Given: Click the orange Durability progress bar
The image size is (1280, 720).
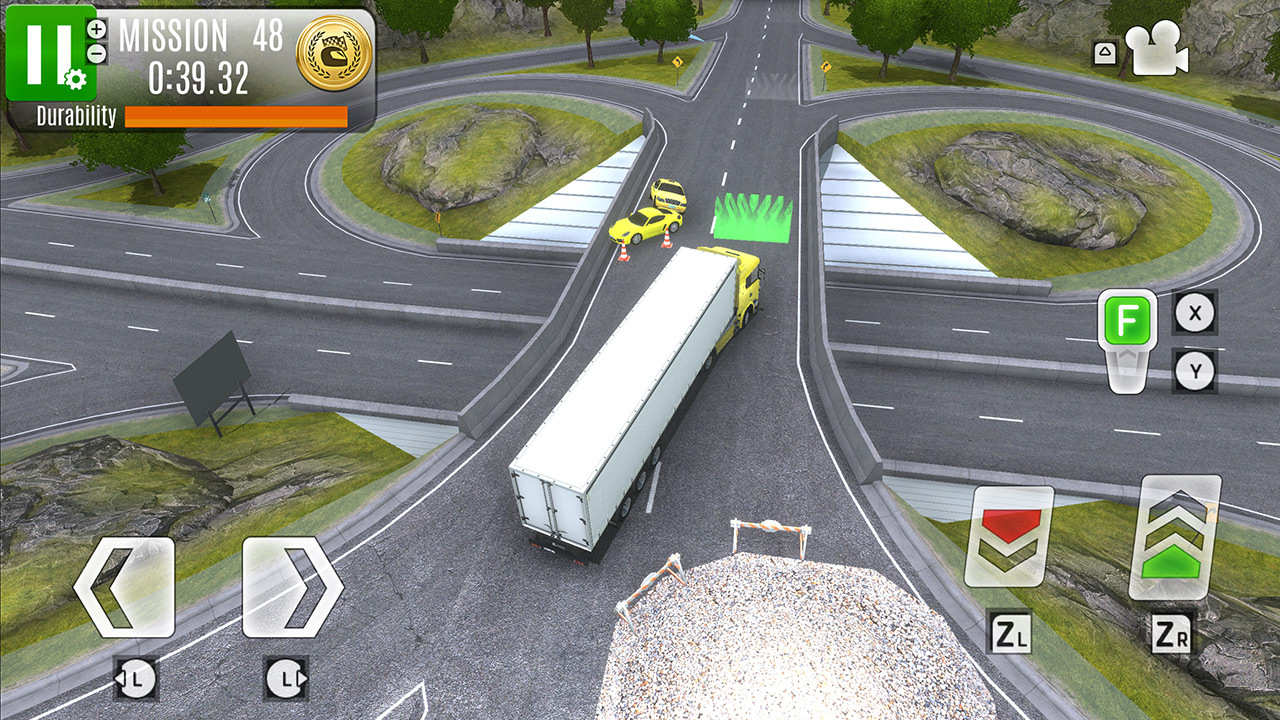Looking at the screenshot, I should click(x=235, y=114).
